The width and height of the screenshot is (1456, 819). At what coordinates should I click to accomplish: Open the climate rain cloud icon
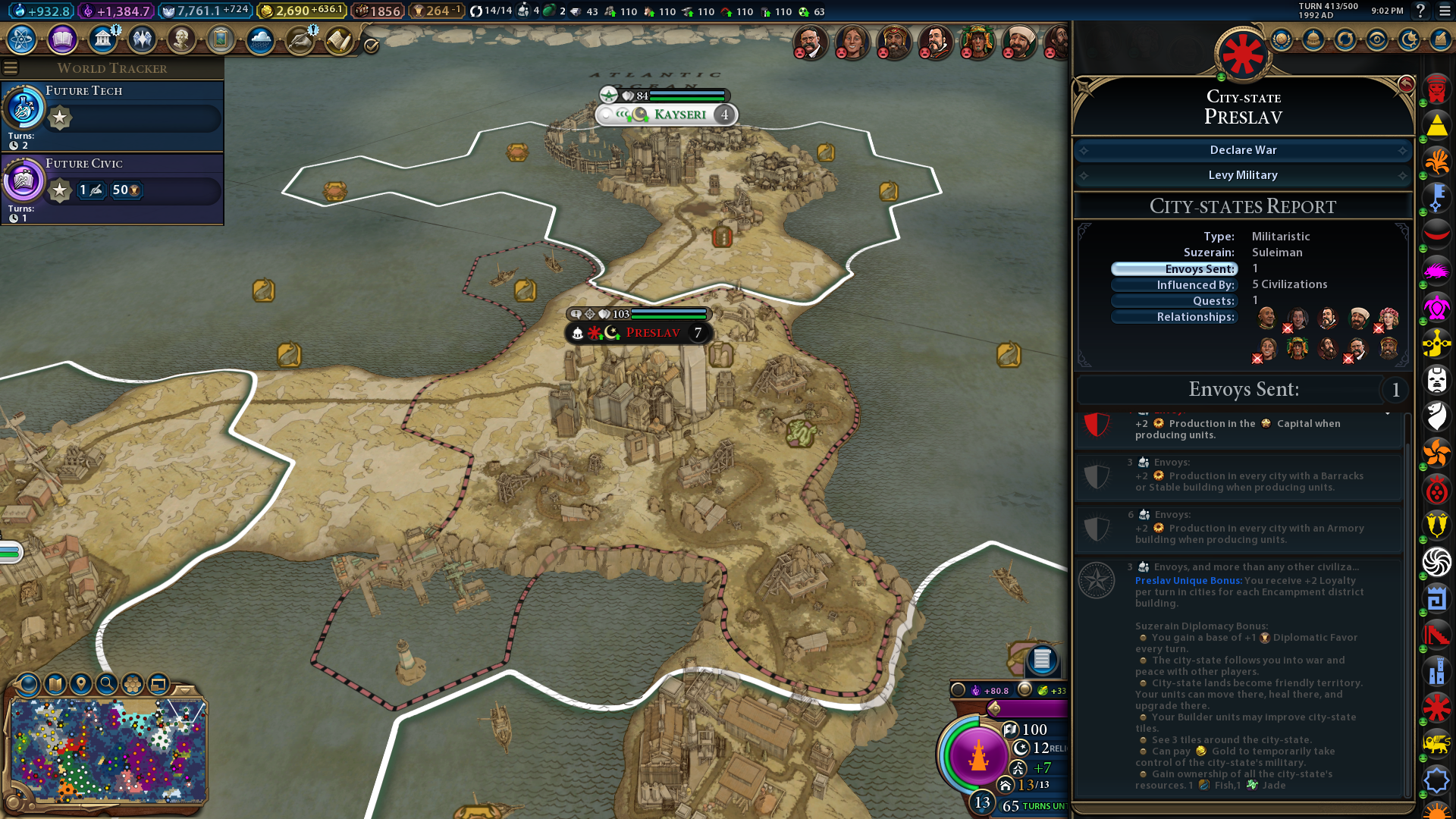(260, 39)
